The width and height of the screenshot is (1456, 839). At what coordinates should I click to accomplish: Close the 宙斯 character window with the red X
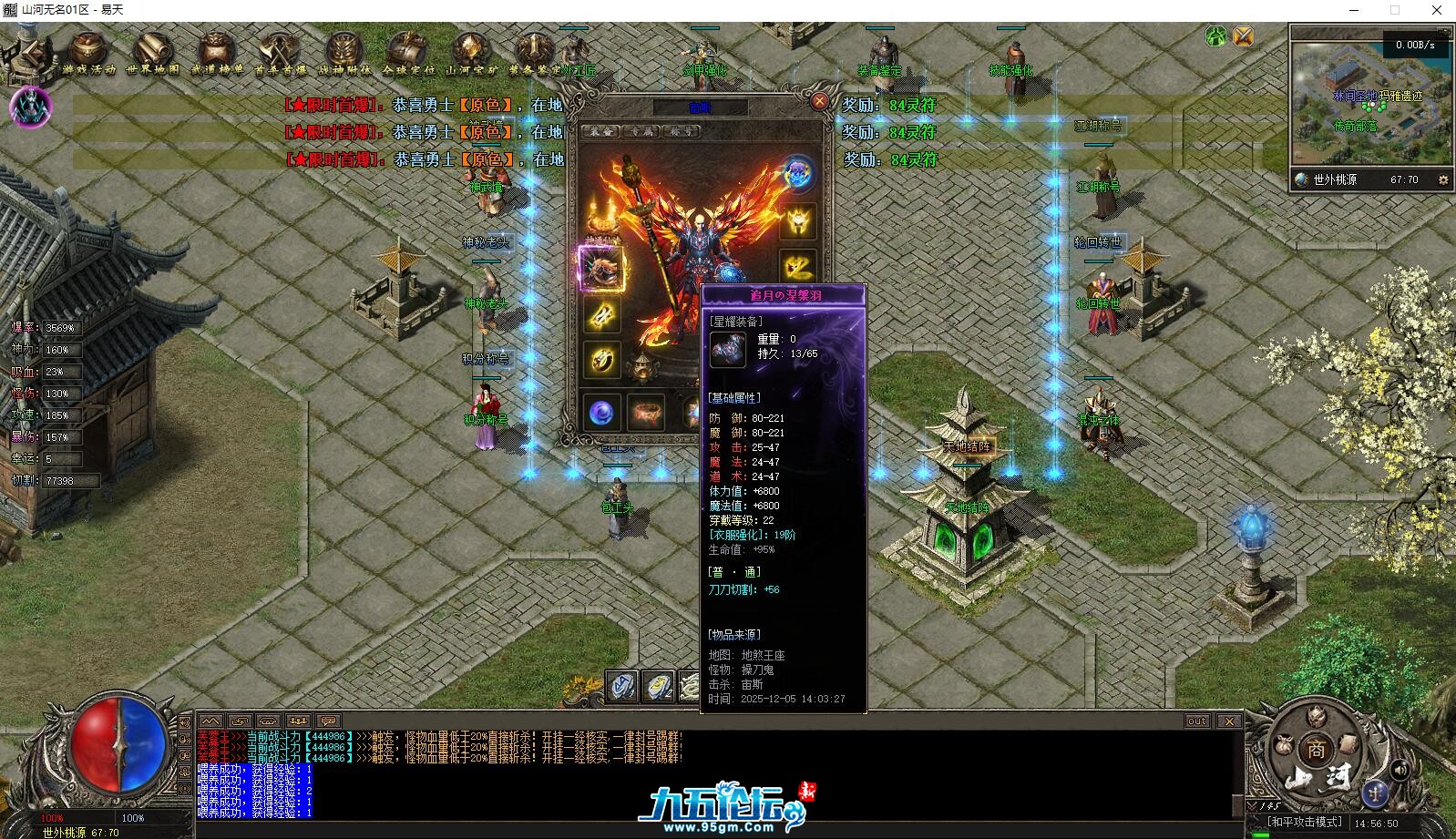819,102
